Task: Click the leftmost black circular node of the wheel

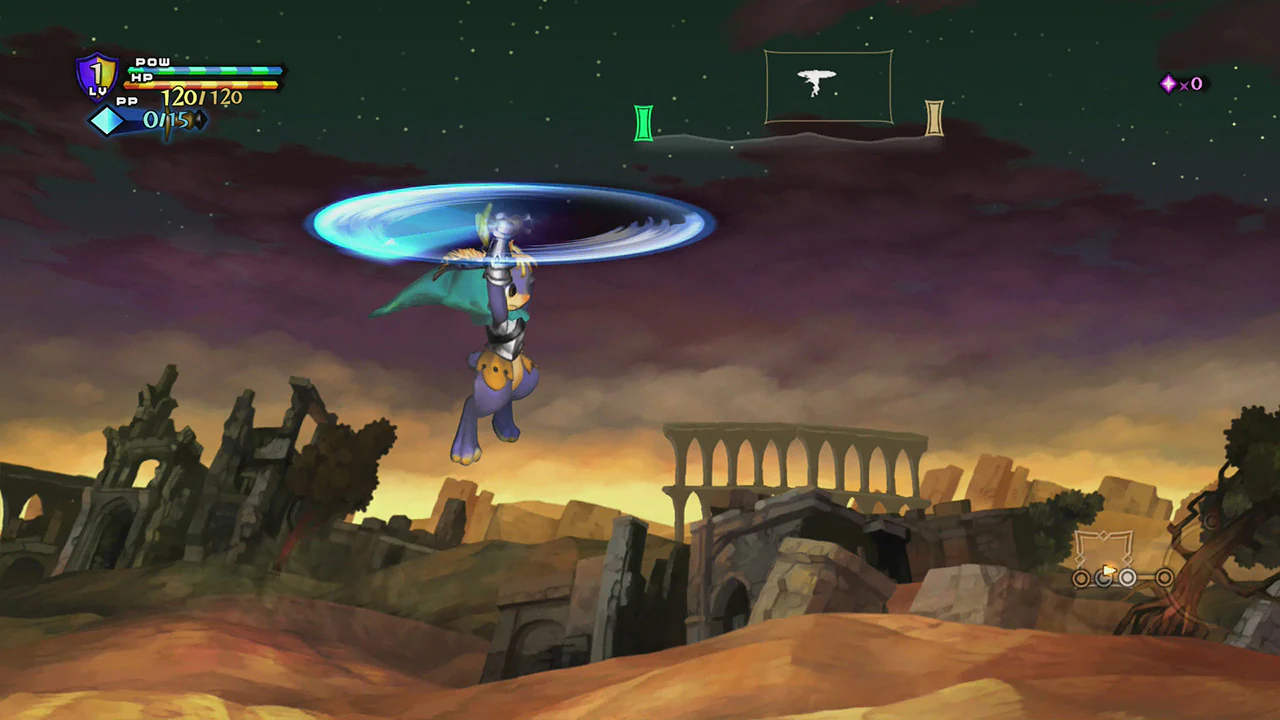Action: [x=1081, y=578]
